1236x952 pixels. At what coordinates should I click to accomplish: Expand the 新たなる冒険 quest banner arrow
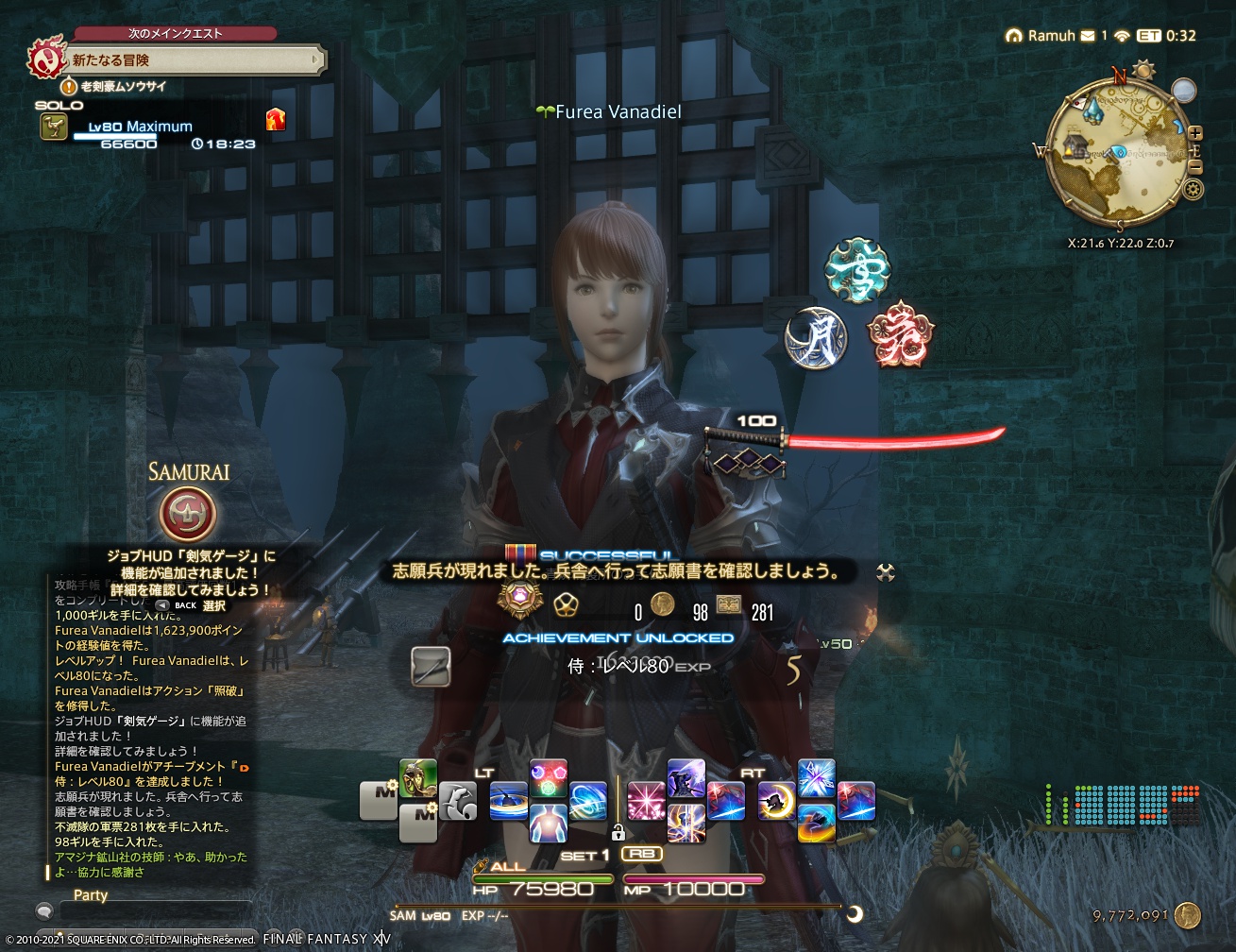coord(317,59)
